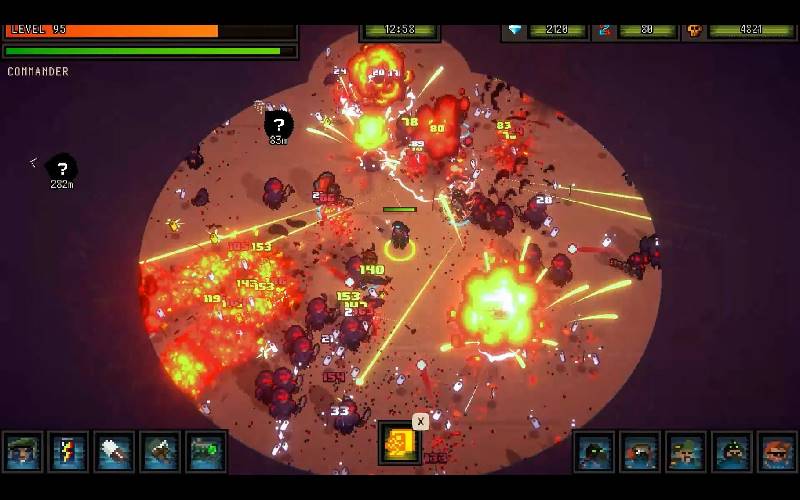Click the red-yellow lightning bolt icon
Image resolution: width=800 pixels, height=500 pixels.
pyautogui.click(x=69, y=452)
